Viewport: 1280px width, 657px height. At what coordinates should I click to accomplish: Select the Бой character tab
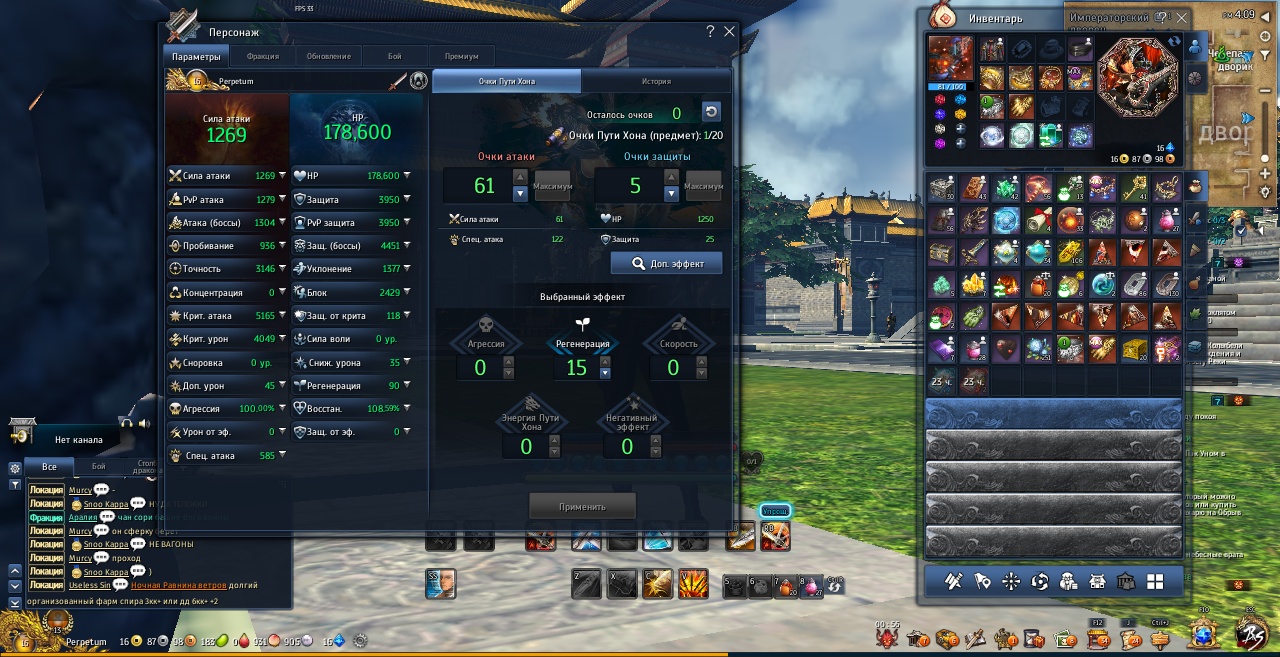(395, 56)
